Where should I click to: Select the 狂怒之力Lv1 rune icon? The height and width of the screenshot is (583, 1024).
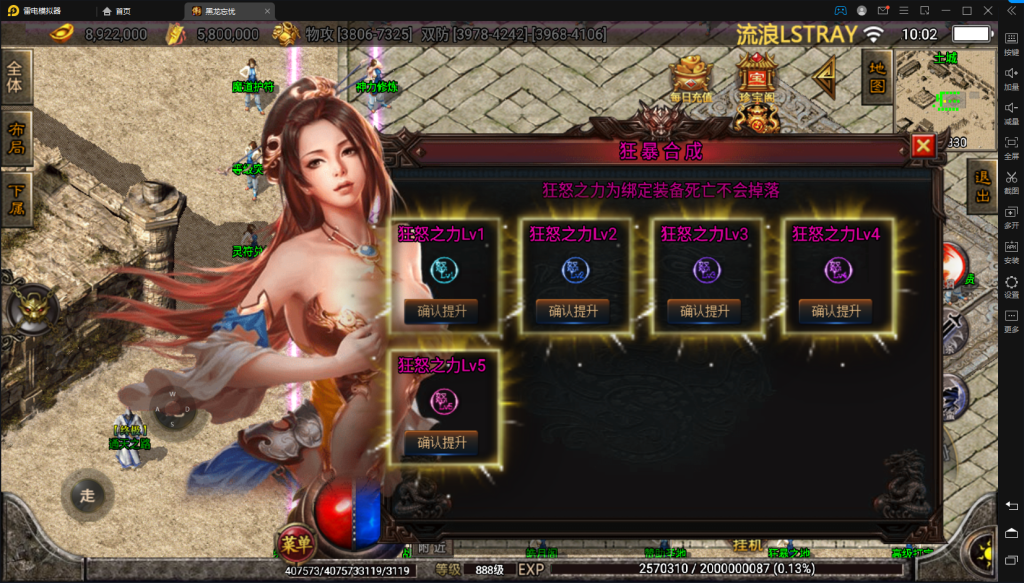[x=441, y=269]
